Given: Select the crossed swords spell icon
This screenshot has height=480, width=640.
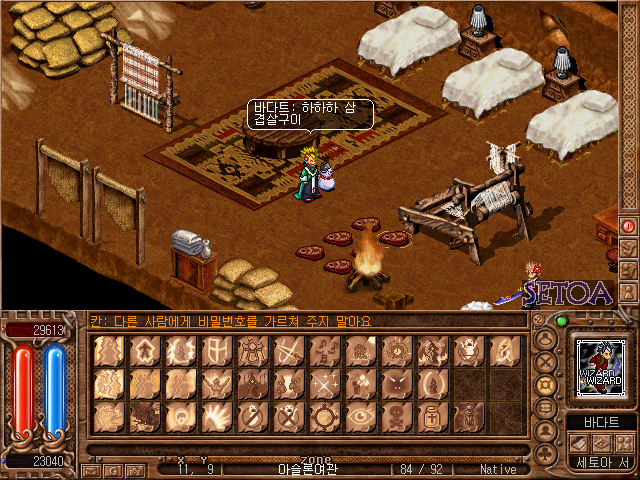Looking at the screenshot, I should point(287,351).
